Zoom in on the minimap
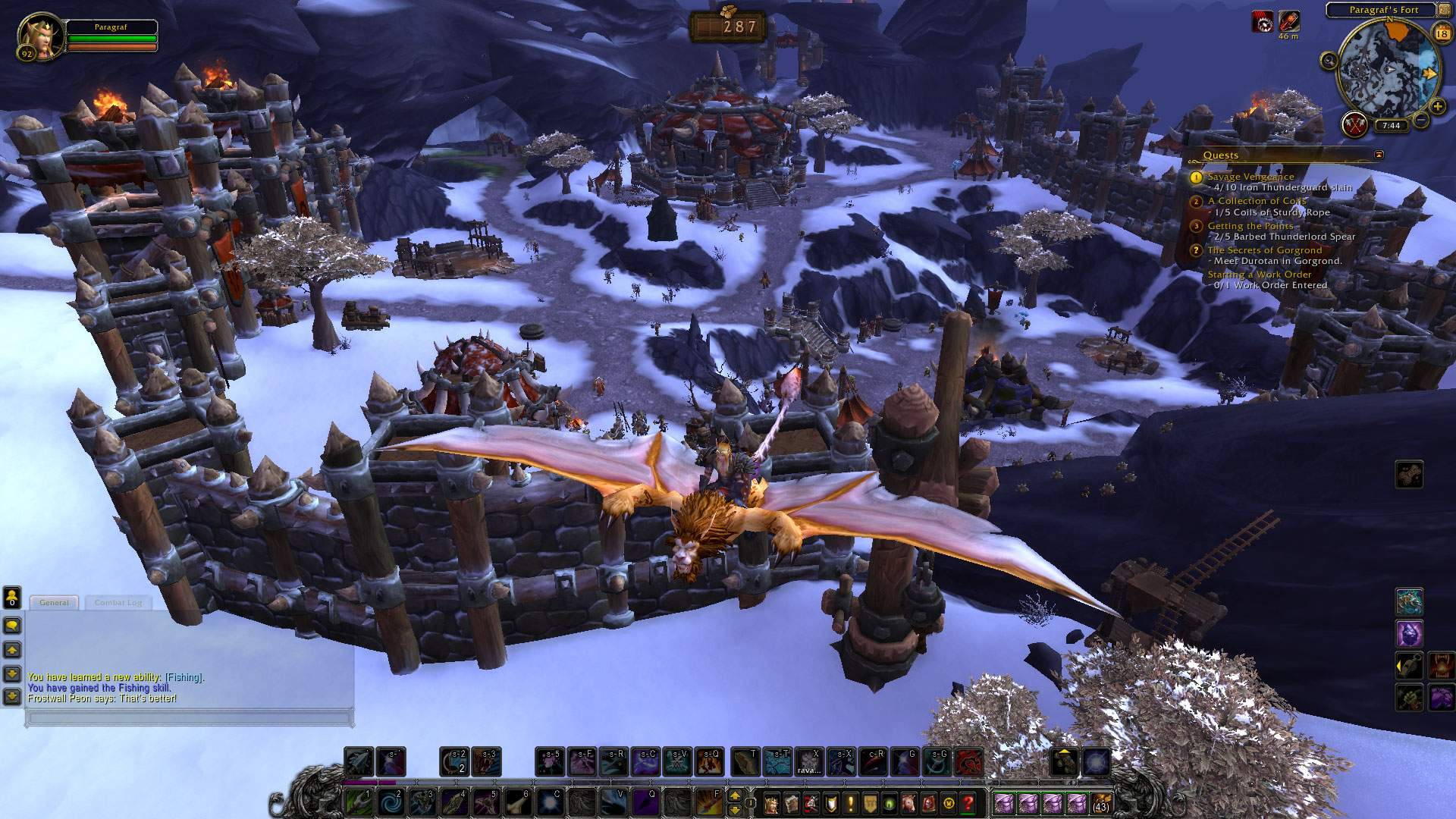1456x819 pixels. (1438, 106)
